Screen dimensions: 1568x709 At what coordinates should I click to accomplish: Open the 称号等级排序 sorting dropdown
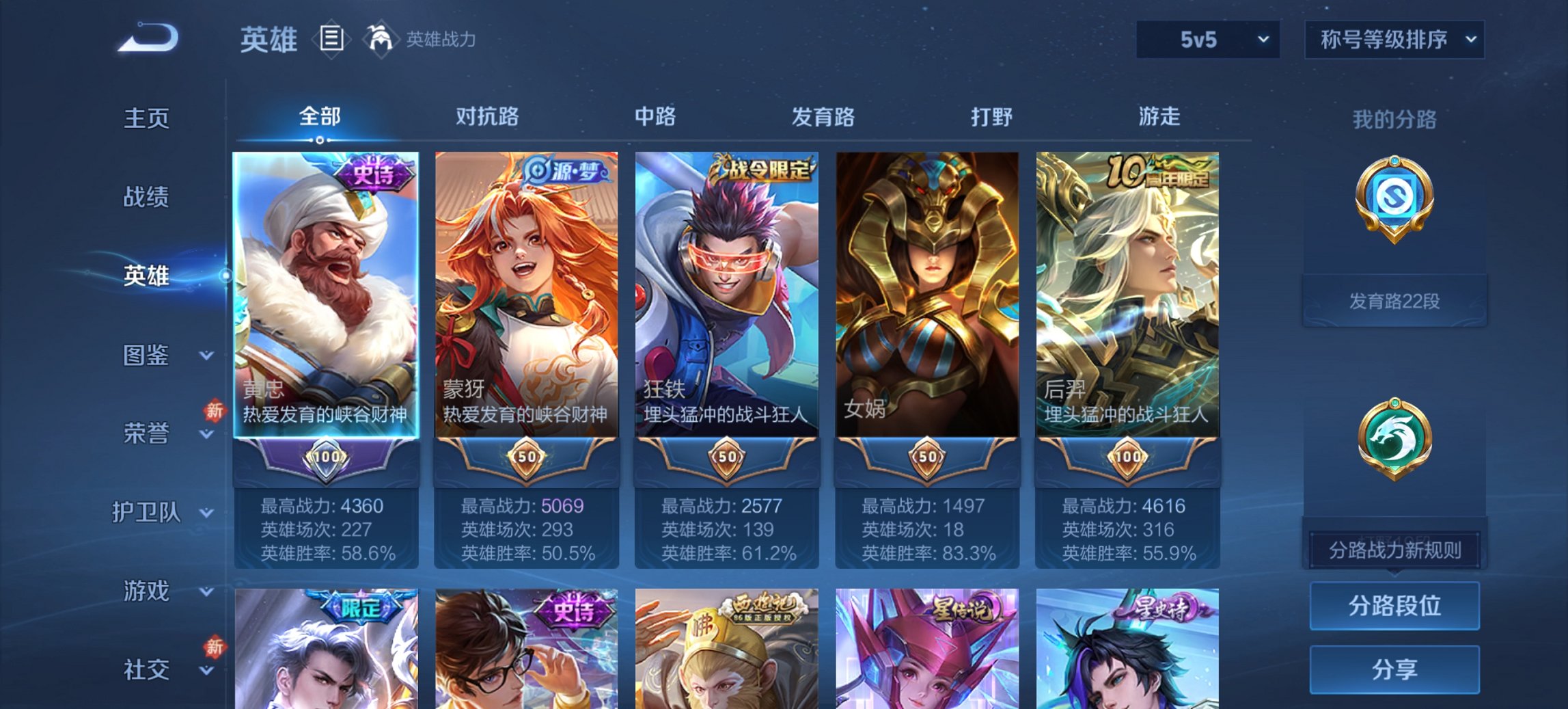[1394, 40]
